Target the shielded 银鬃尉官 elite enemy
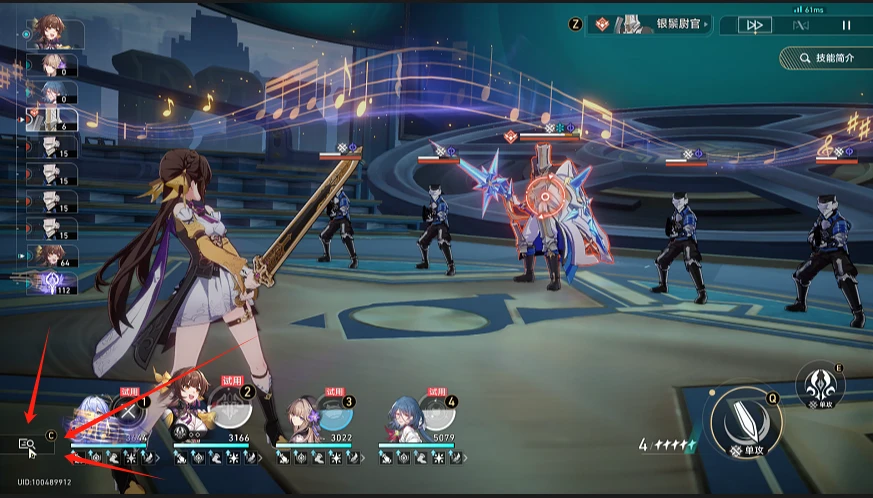Viewport: 873px width, 498px height. point(542,215)
